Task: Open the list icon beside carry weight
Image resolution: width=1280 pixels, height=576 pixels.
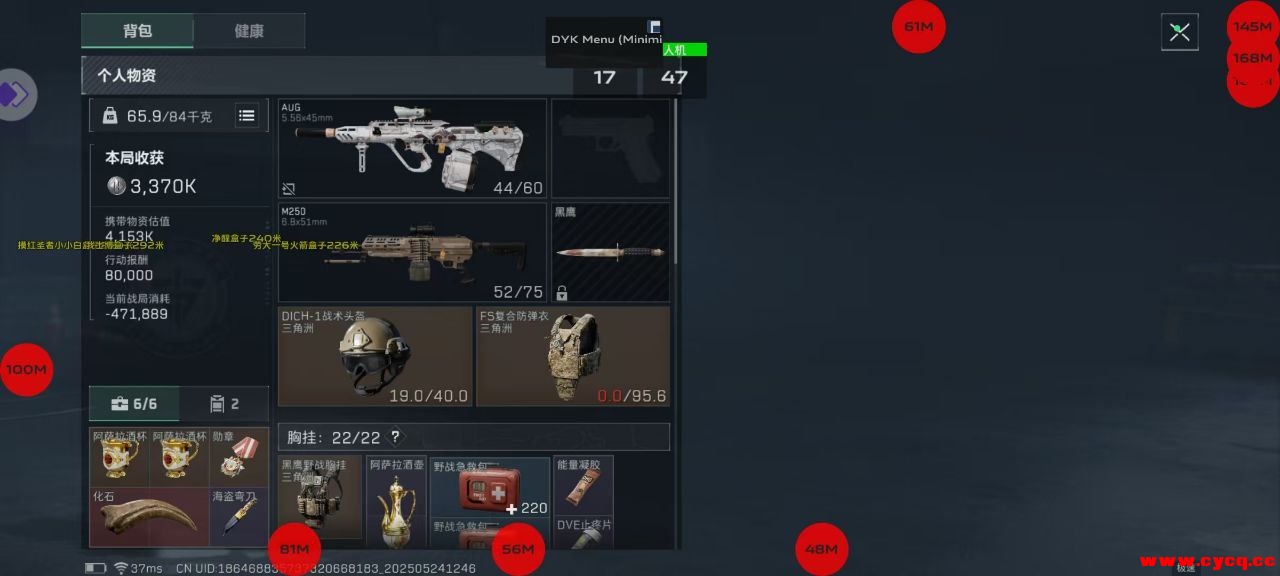Action: click(x=246, y=116)
